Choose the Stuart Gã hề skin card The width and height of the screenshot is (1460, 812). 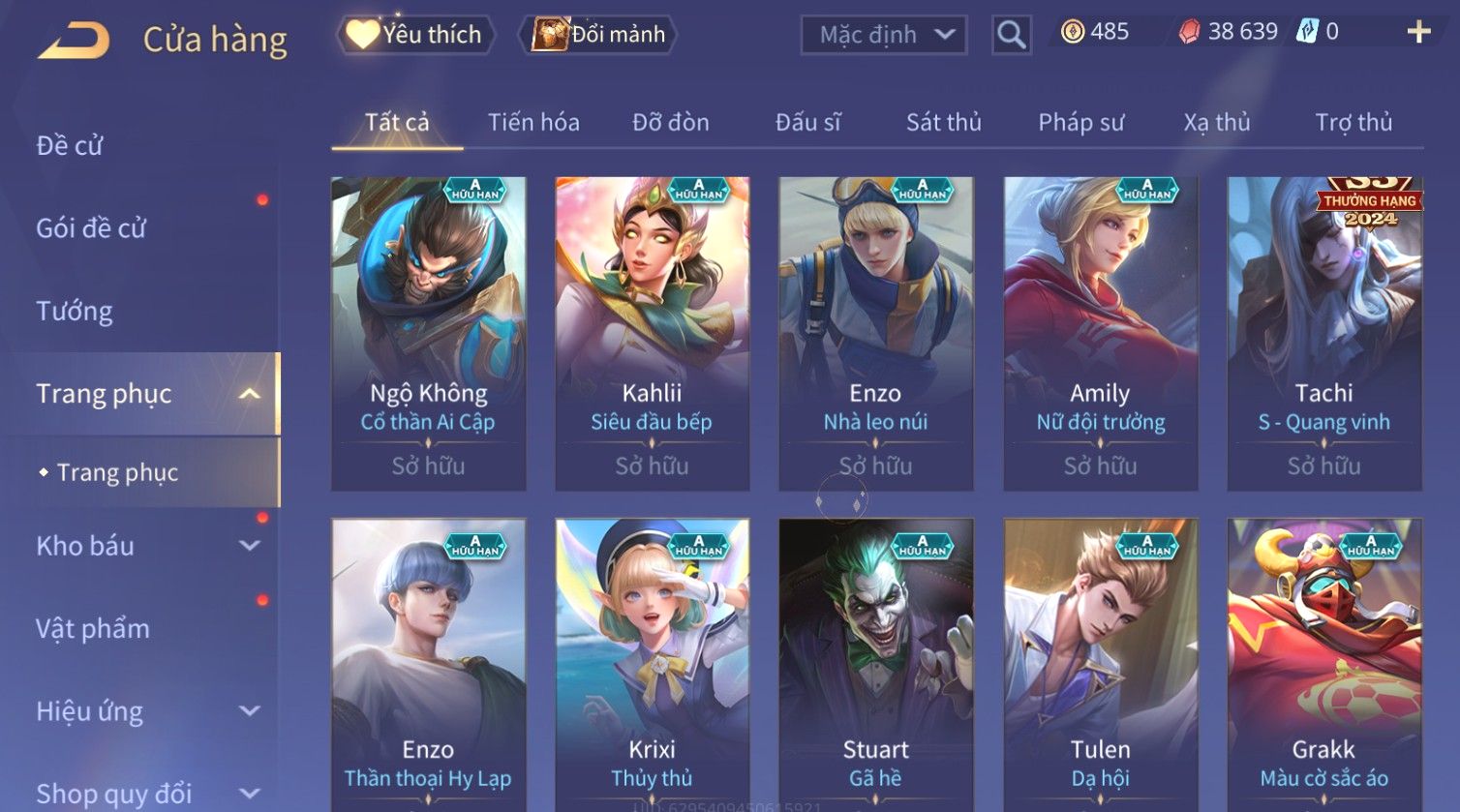coord(875,668)
